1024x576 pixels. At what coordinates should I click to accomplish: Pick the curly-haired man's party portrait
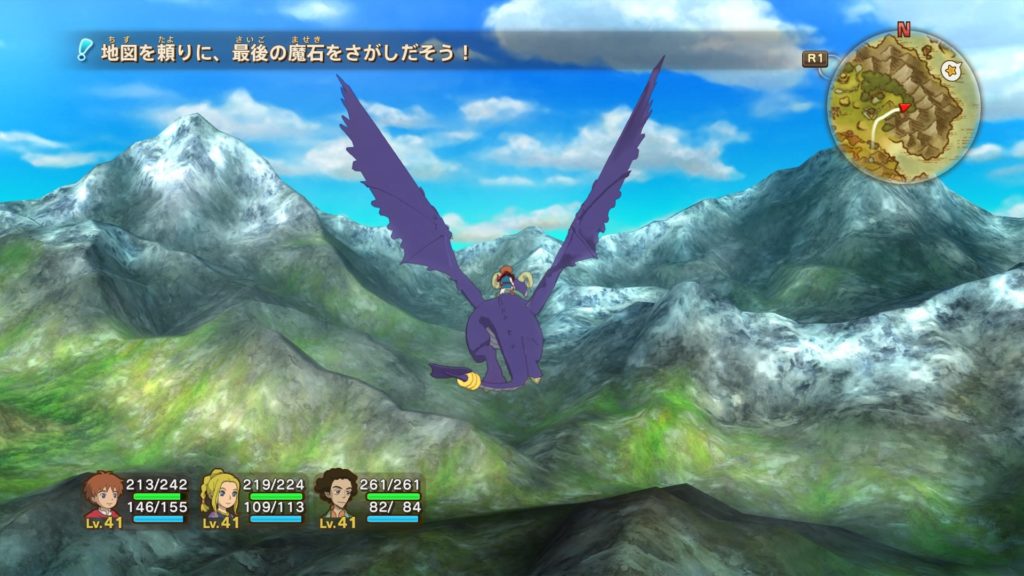point(337,493)
